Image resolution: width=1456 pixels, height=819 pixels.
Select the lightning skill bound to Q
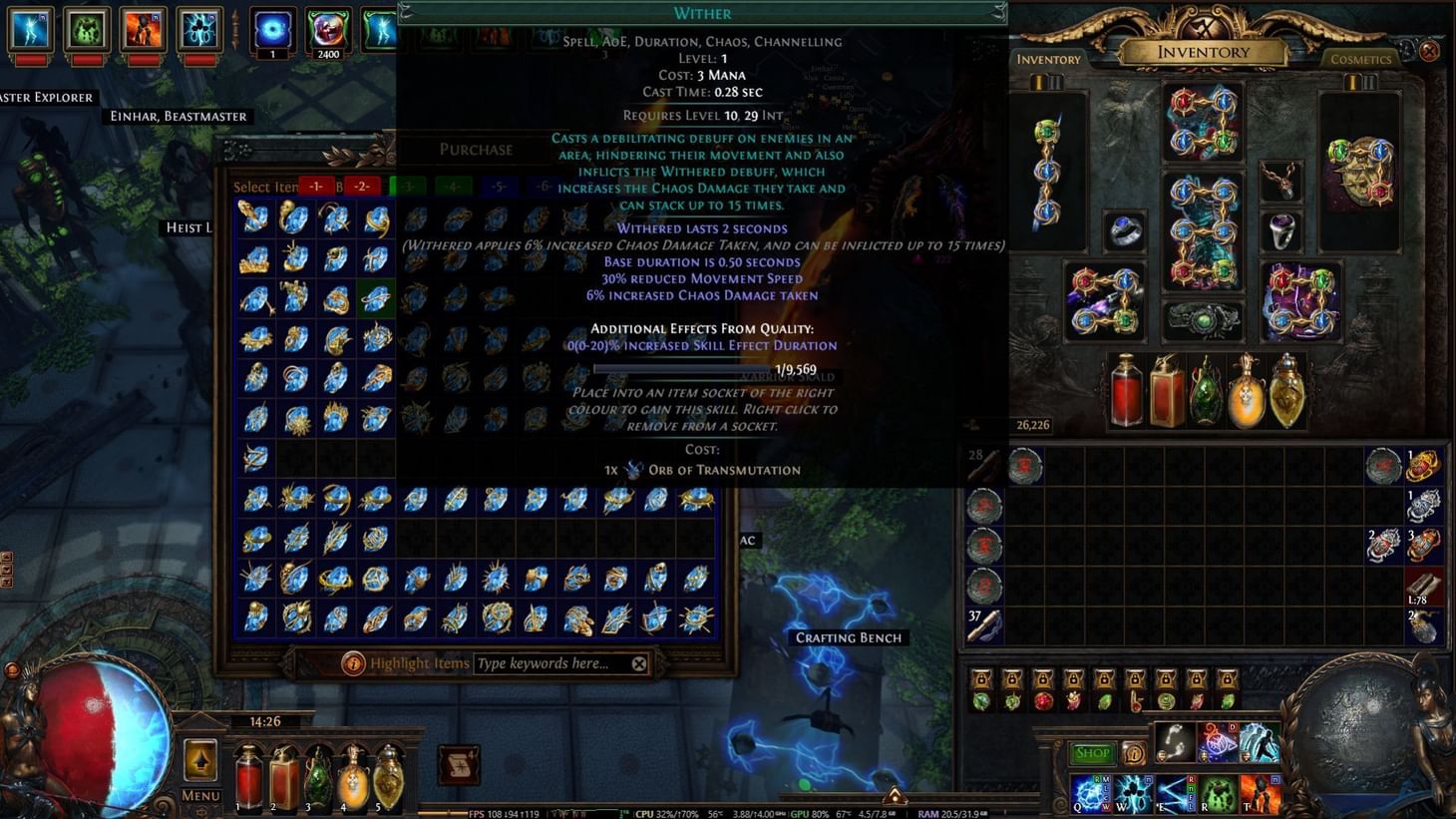pyautogui.click(x=1089, y=792)
